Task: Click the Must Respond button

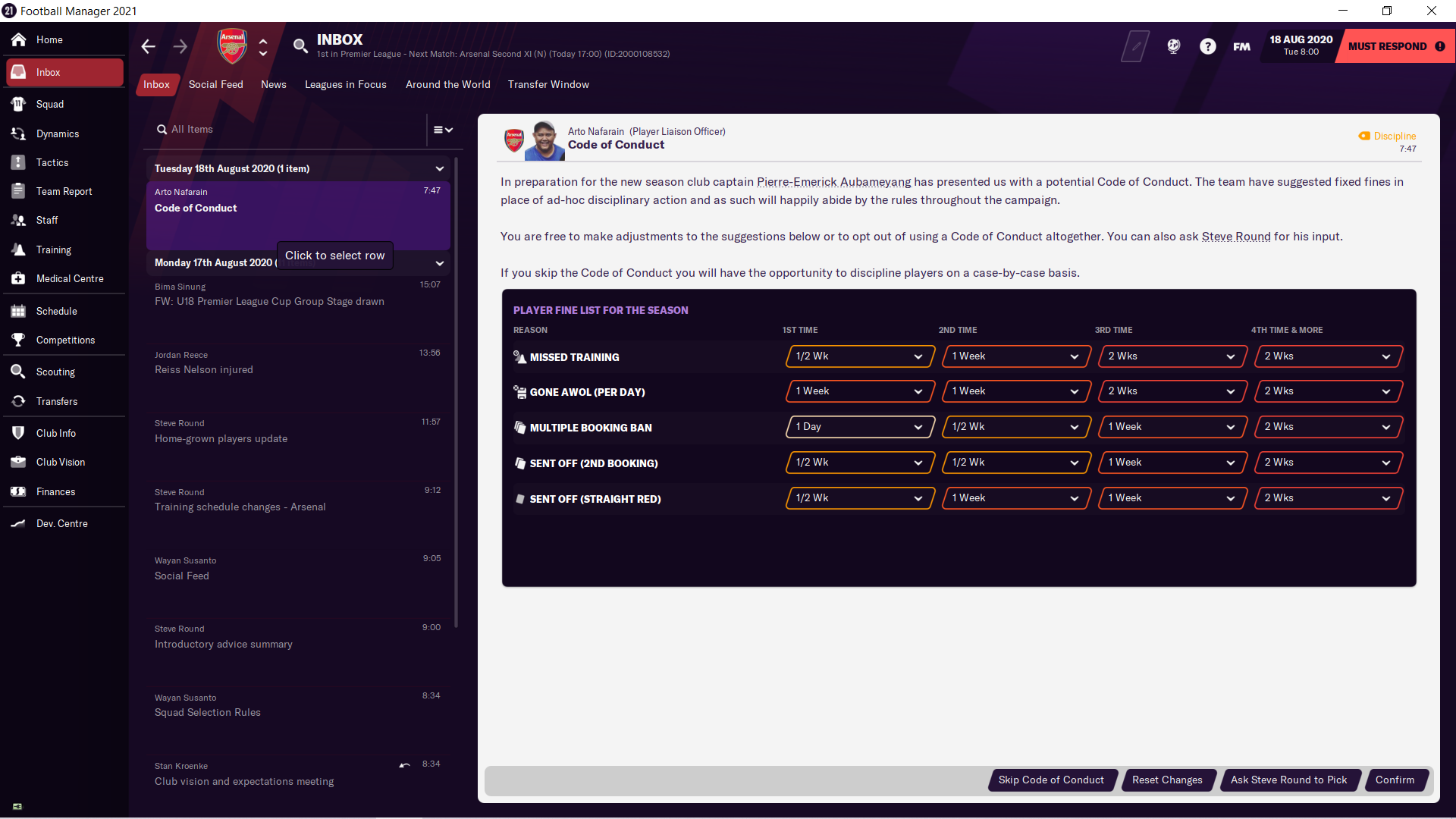Action: [x=1395, y=46]
